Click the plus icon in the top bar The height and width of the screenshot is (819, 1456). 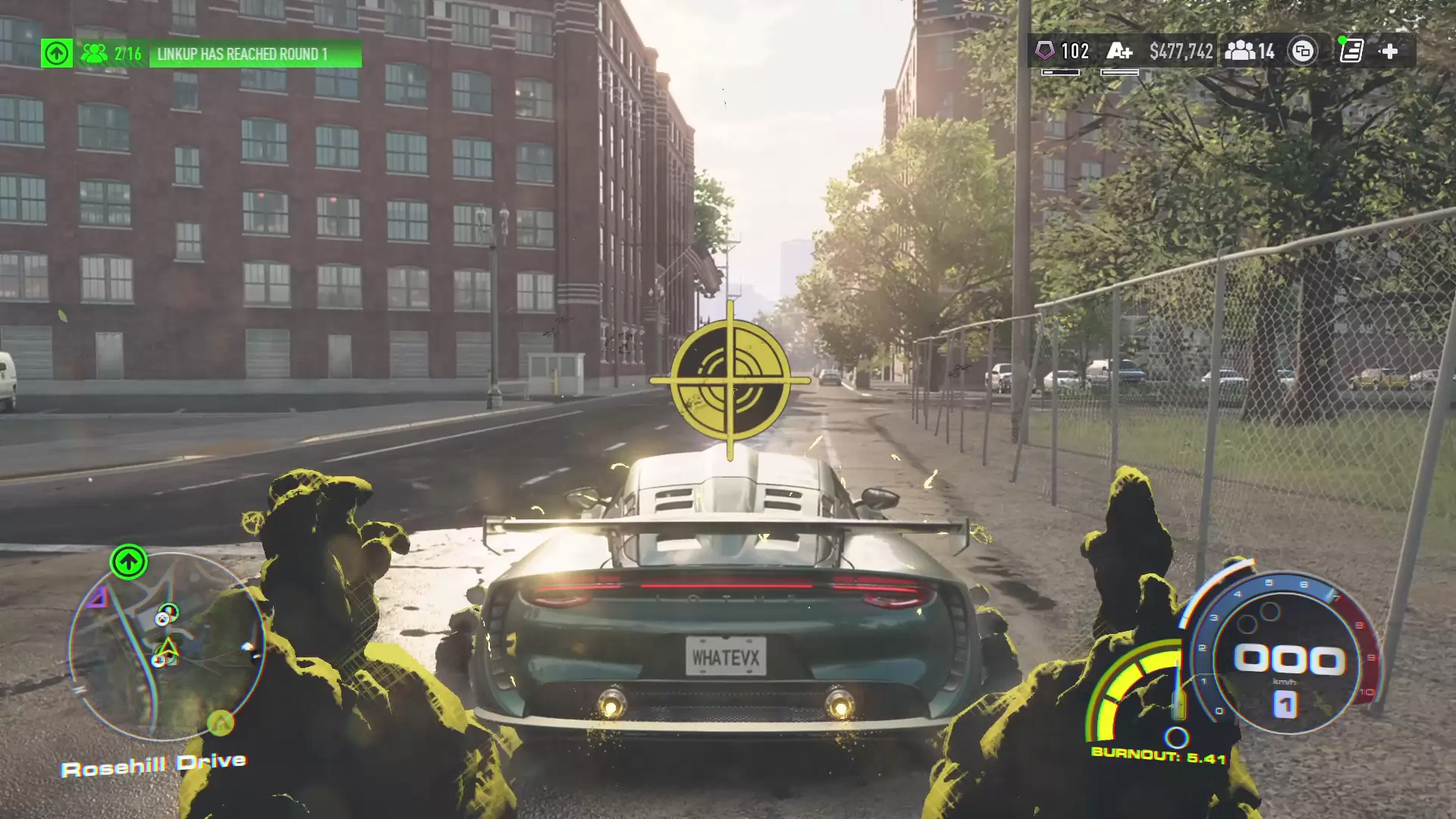(1389, 51)
